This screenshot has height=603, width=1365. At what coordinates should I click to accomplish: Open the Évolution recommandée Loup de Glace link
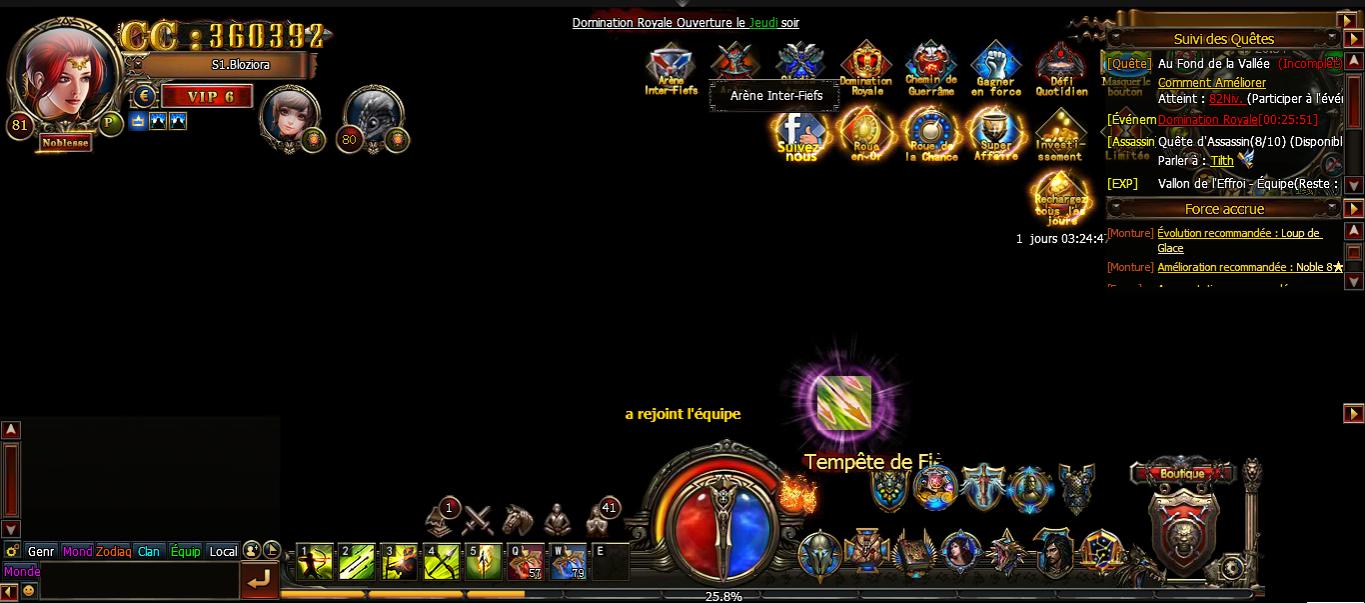(x=1238, y=233)
